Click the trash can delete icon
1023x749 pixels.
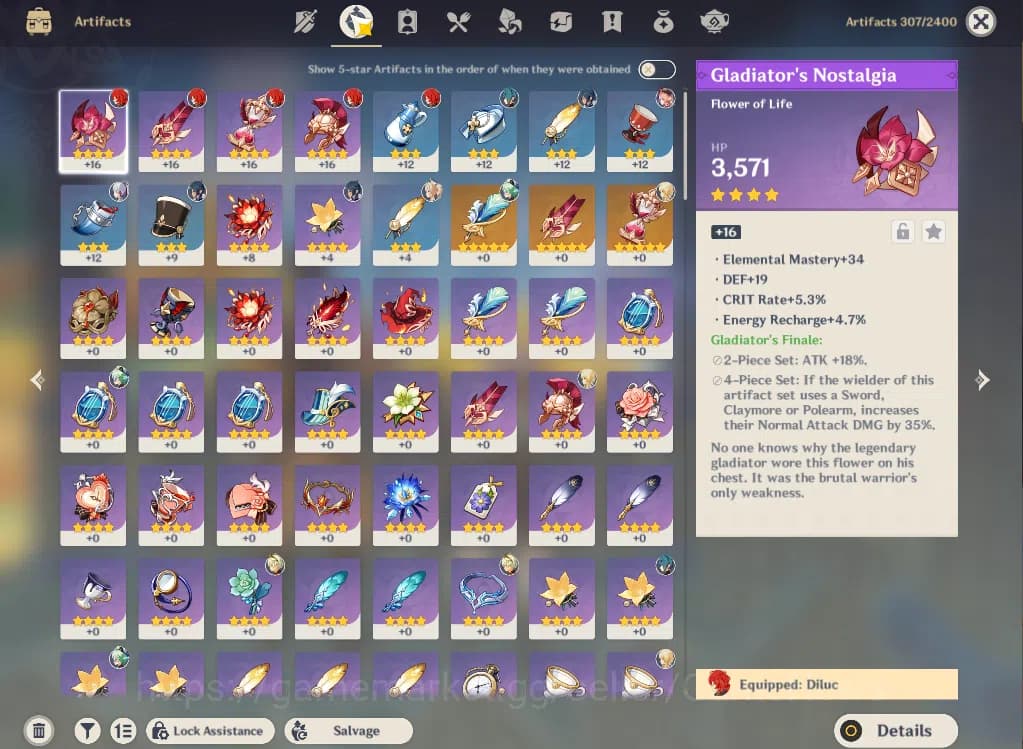click(x=38, y=731)
